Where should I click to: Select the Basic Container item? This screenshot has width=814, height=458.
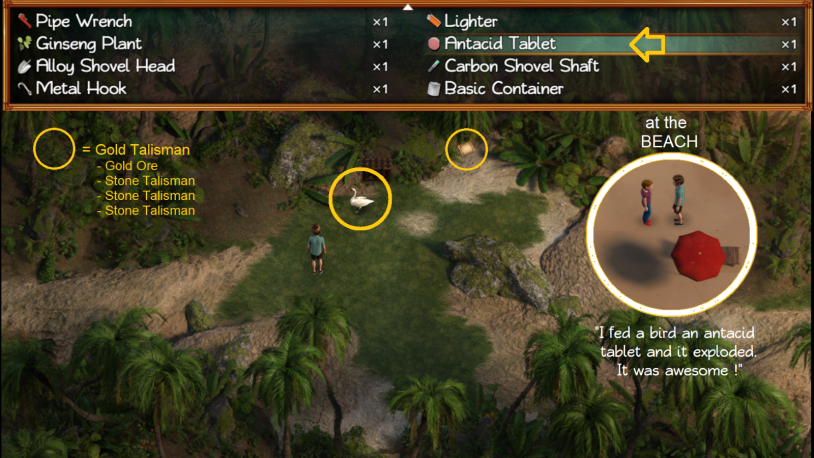tap(504, 89)
